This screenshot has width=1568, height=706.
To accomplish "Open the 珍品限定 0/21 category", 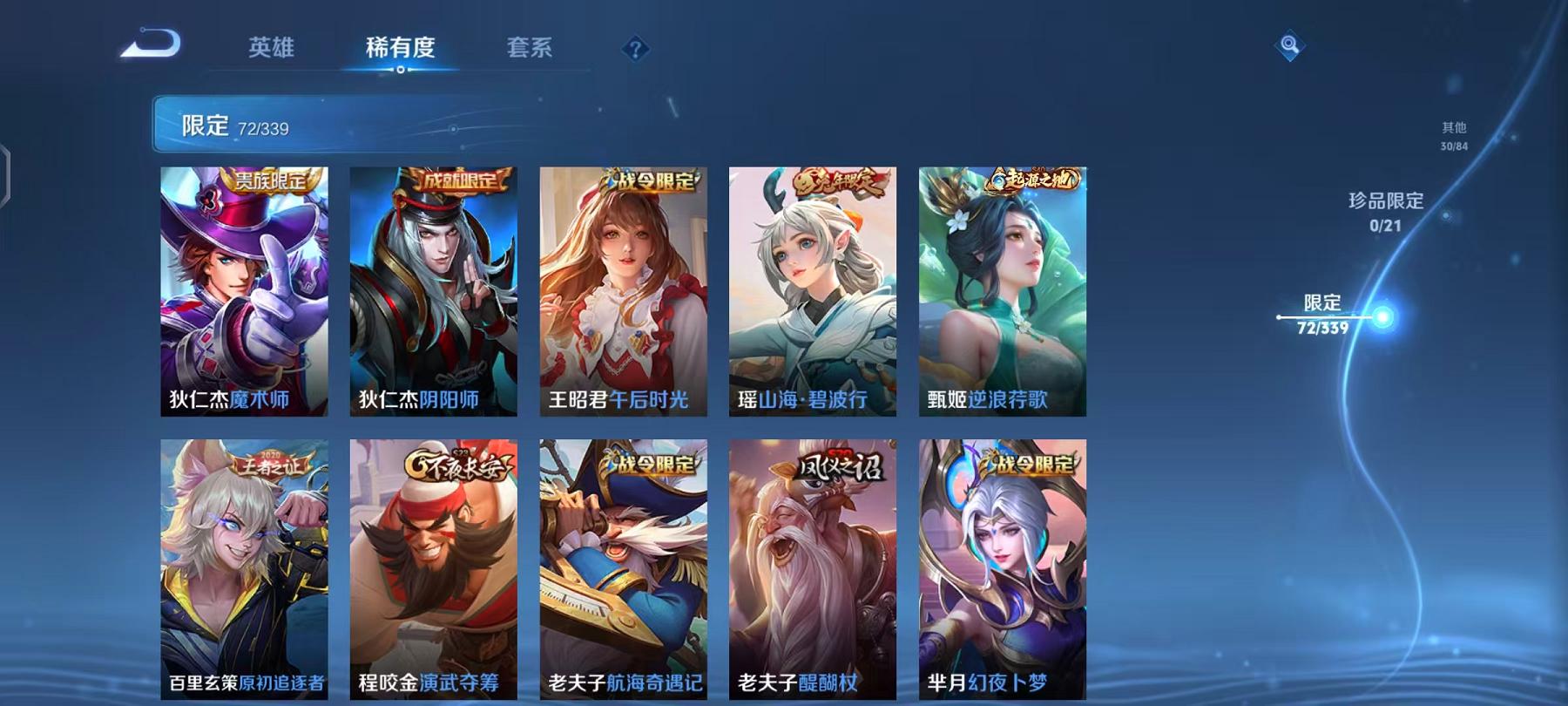I will coord(1384,212).
